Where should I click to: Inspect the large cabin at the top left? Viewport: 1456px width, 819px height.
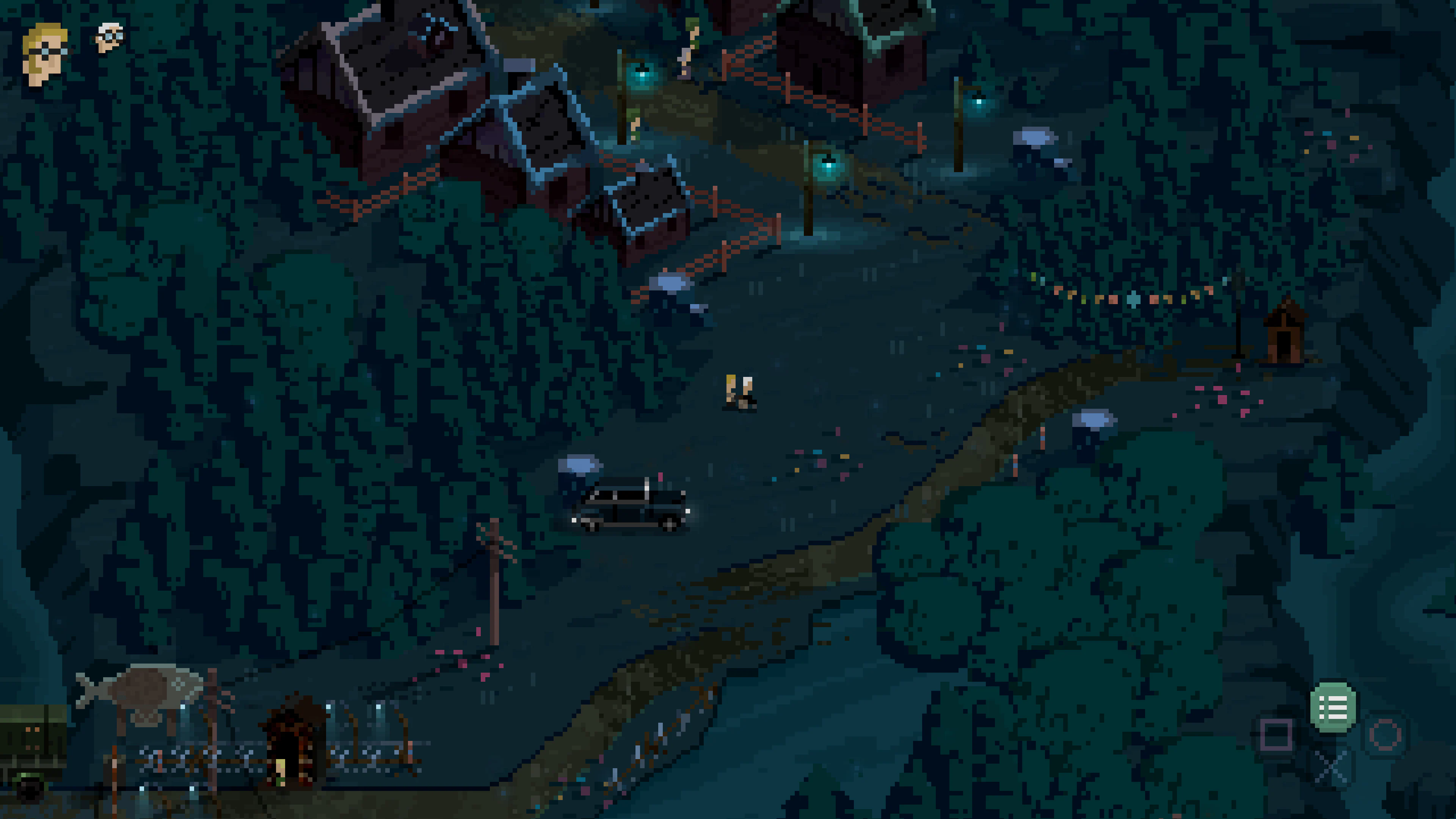[x=395, y=74]
